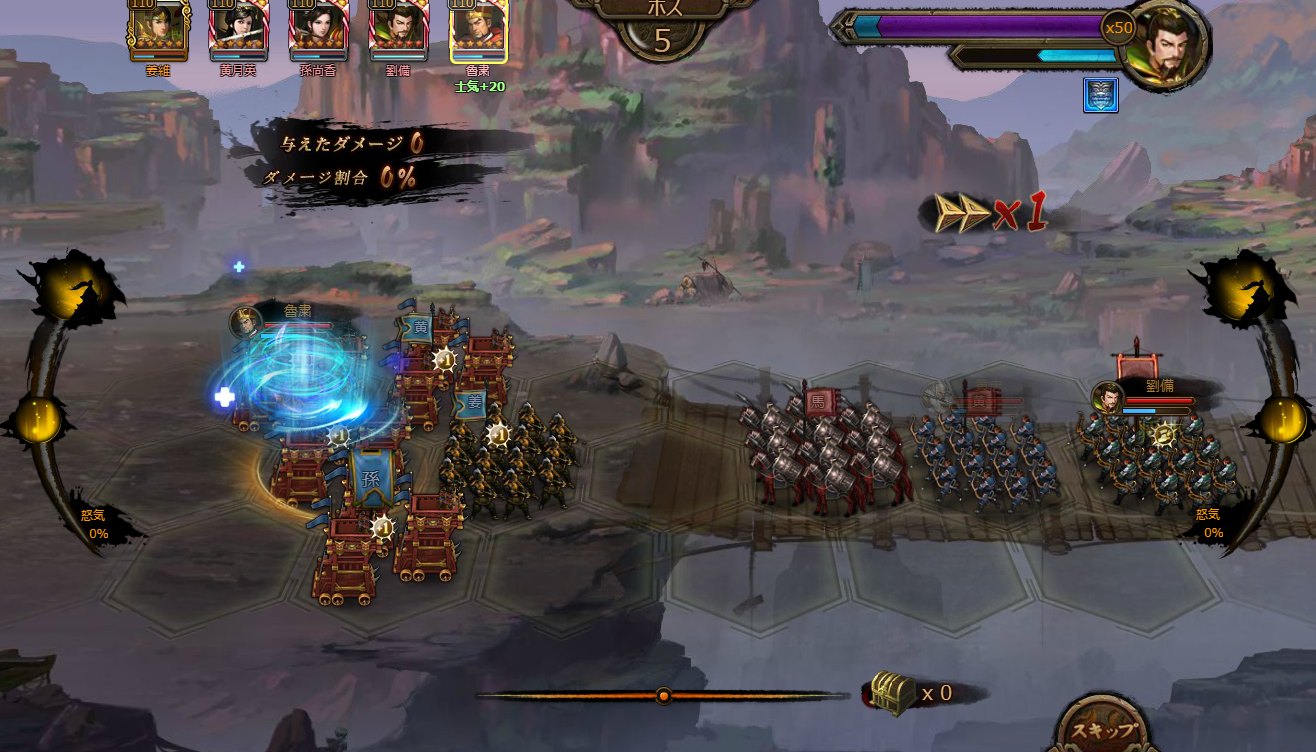Screen dimensions: 1316x752
Task: Toggle the x1 battle speed arrows
Action: coord(989,212)
